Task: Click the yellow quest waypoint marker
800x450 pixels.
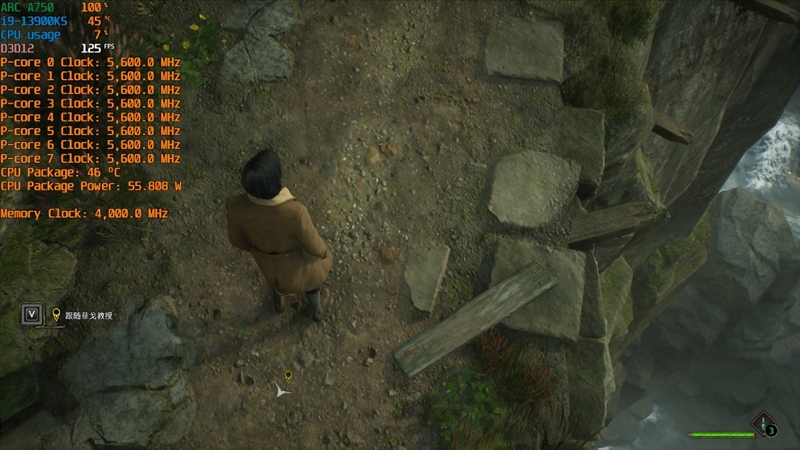Action: 288,376
